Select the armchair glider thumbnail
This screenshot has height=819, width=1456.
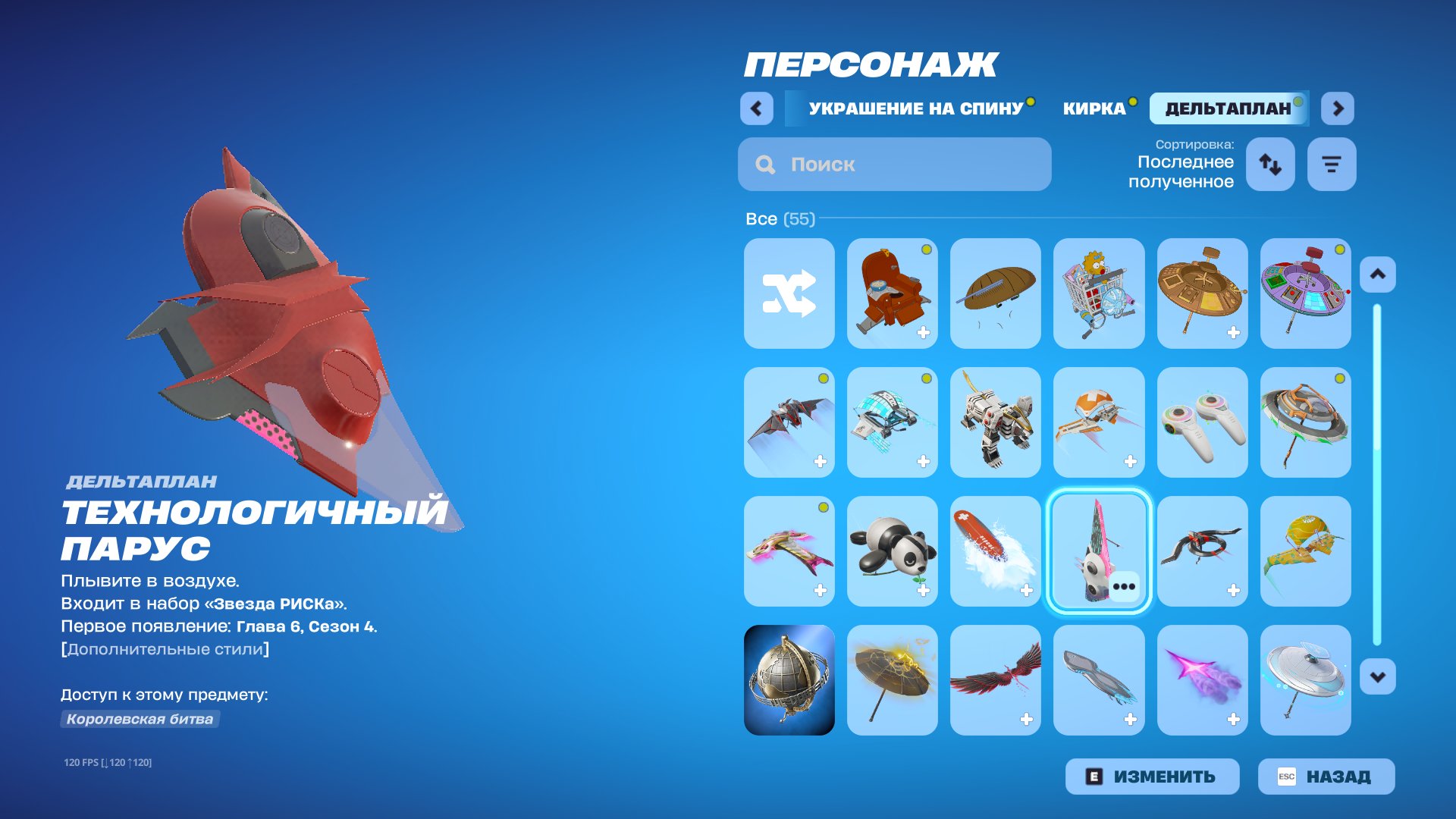click(x=892, y=293)
